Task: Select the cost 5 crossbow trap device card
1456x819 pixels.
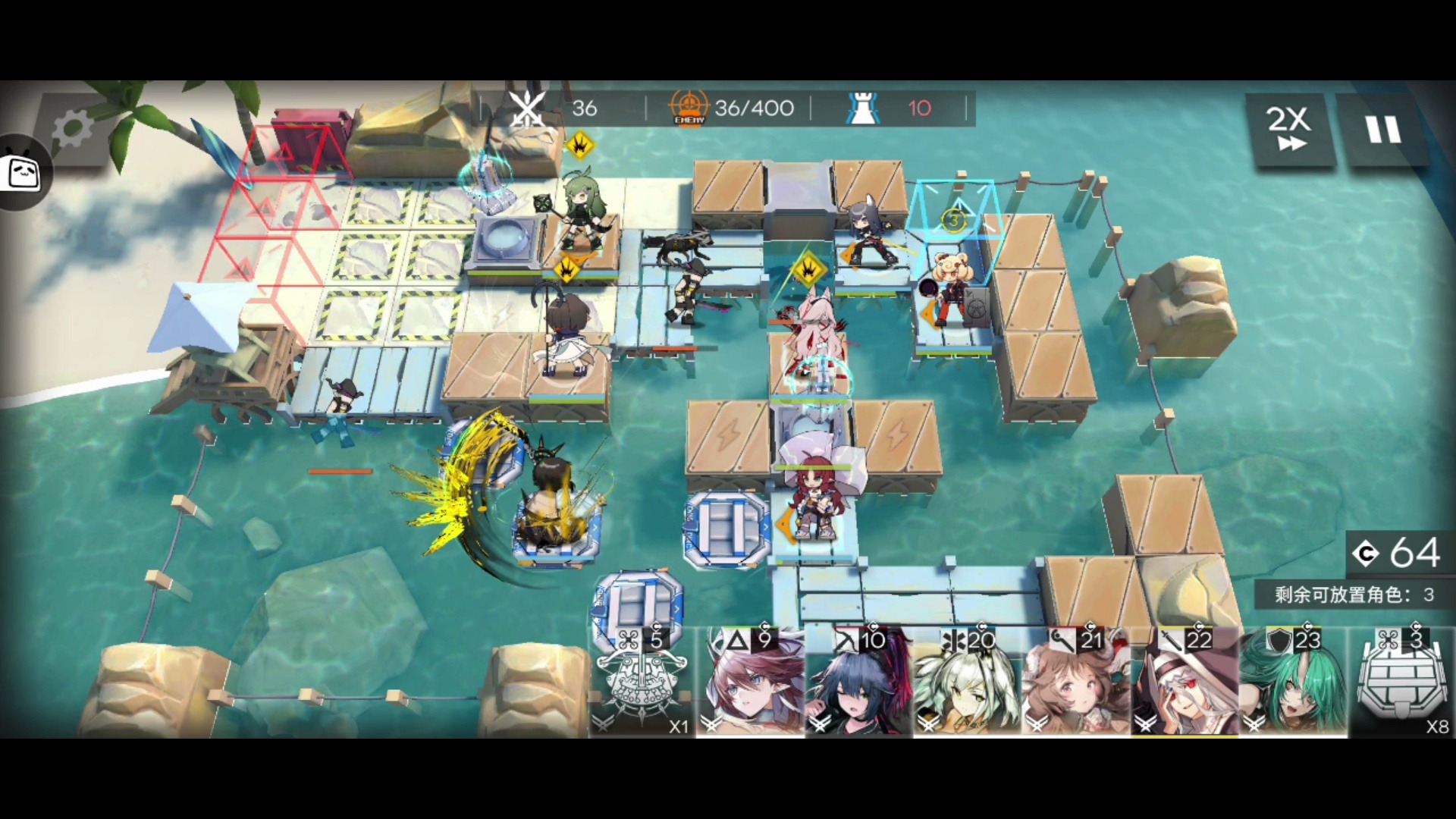Action: (642, 682)
